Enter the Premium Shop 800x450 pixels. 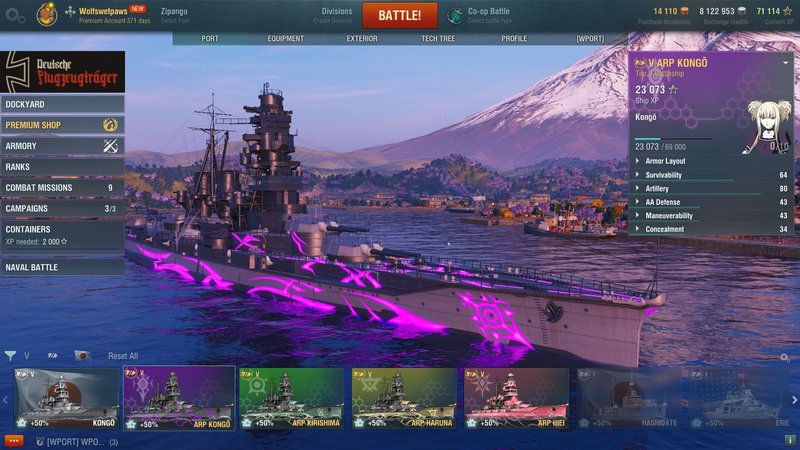[62, 125]
